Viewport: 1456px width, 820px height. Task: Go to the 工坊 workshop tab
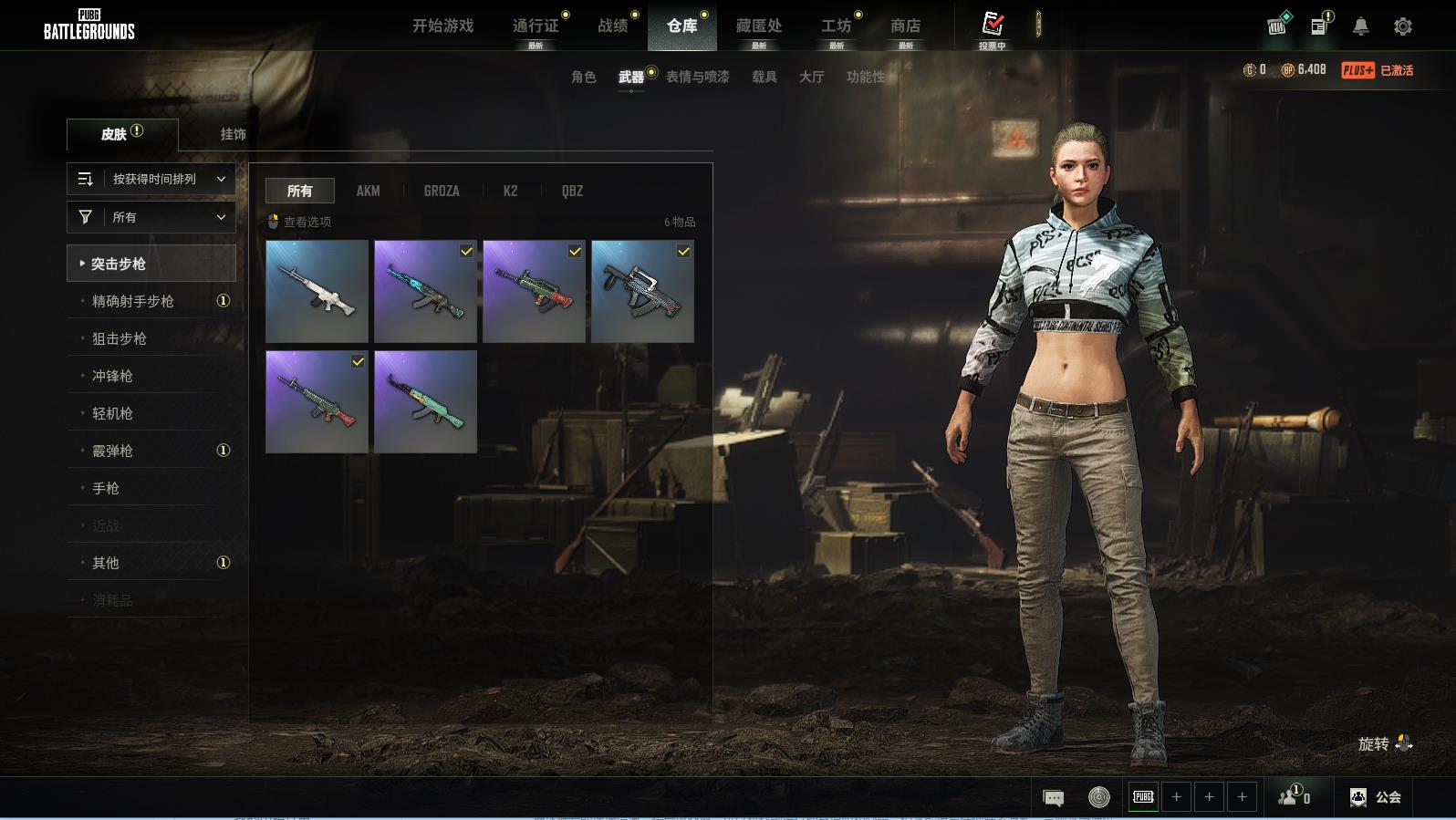click(x=836, y=26)
